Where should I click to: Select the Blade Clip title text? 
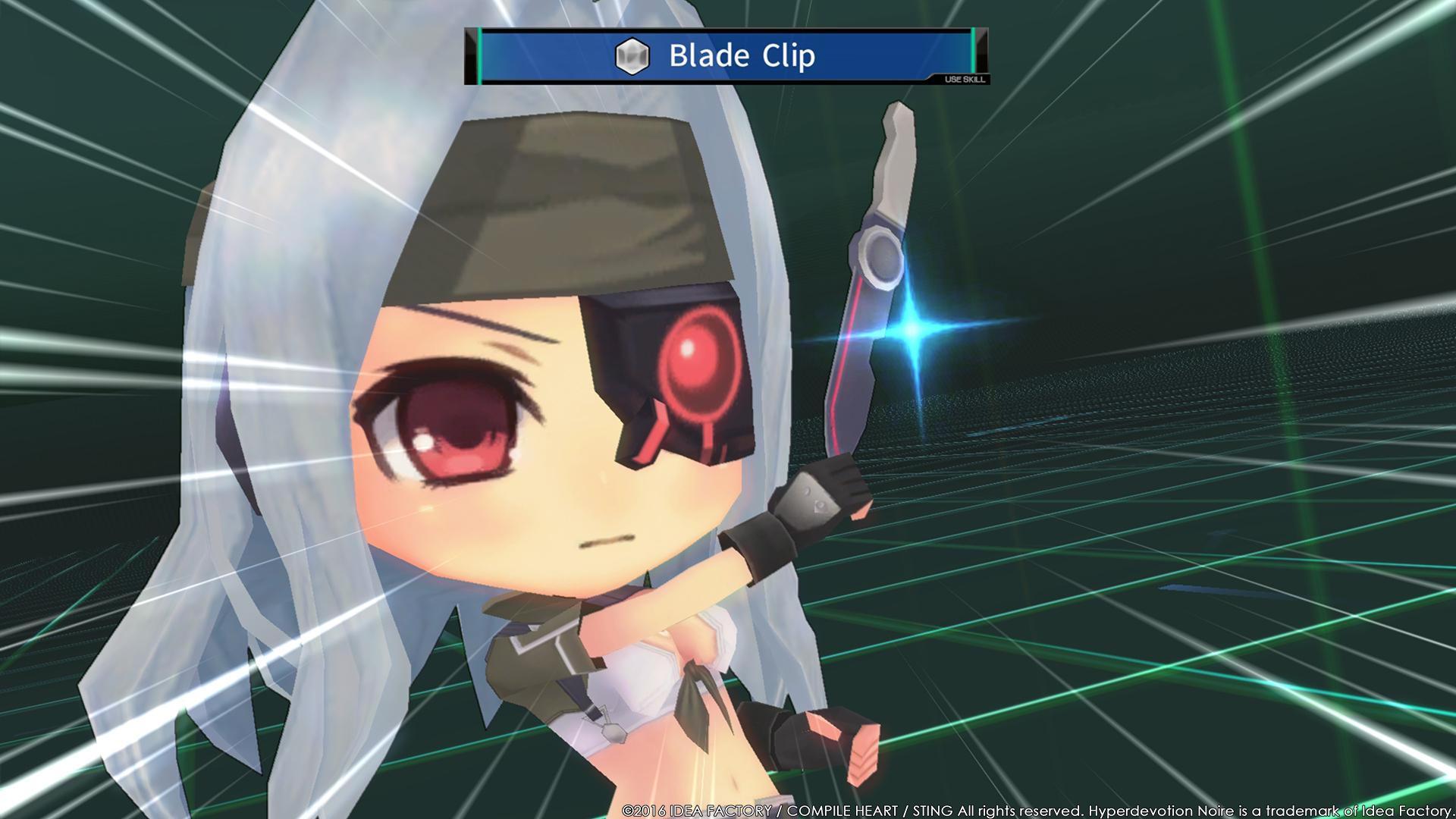pyautogui.click(x=742, y=55)
